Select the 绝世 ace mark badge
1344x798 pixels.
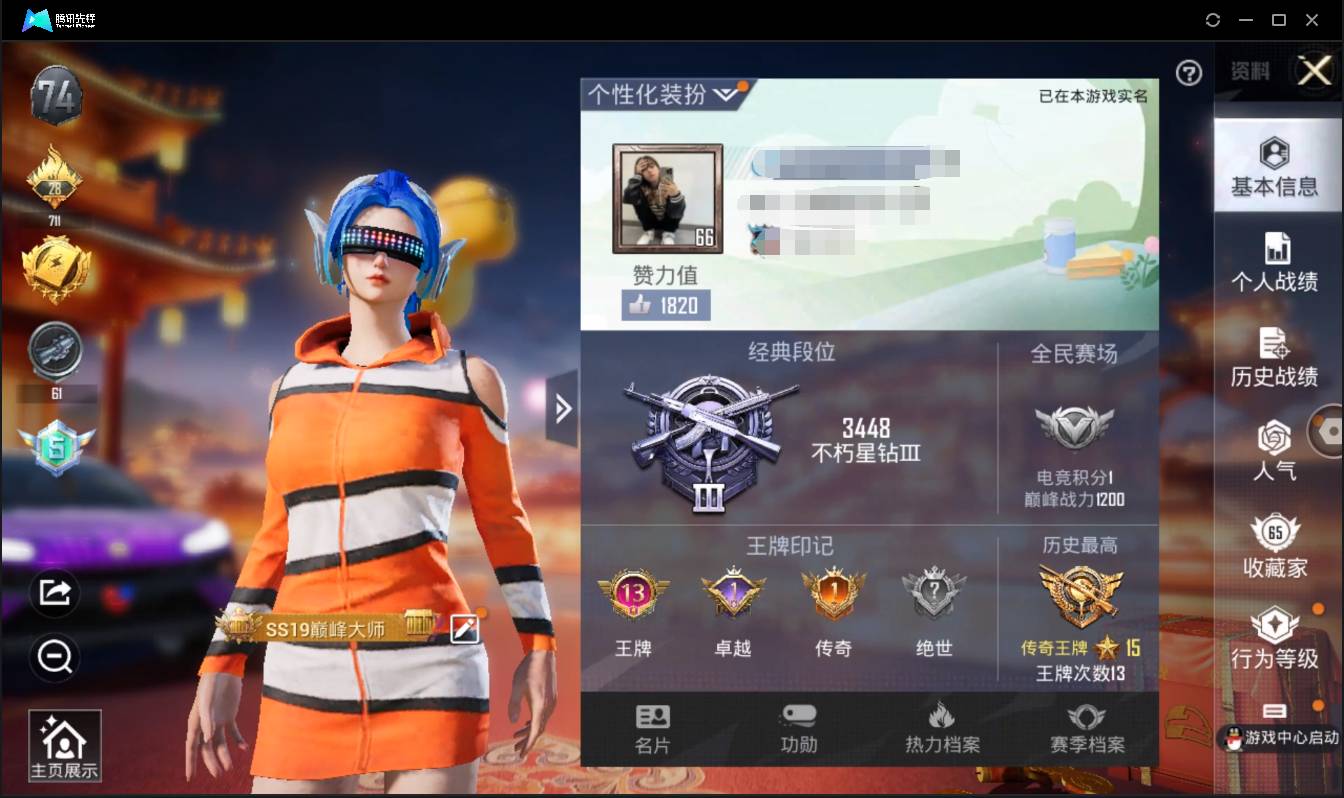tap(933, 594)
